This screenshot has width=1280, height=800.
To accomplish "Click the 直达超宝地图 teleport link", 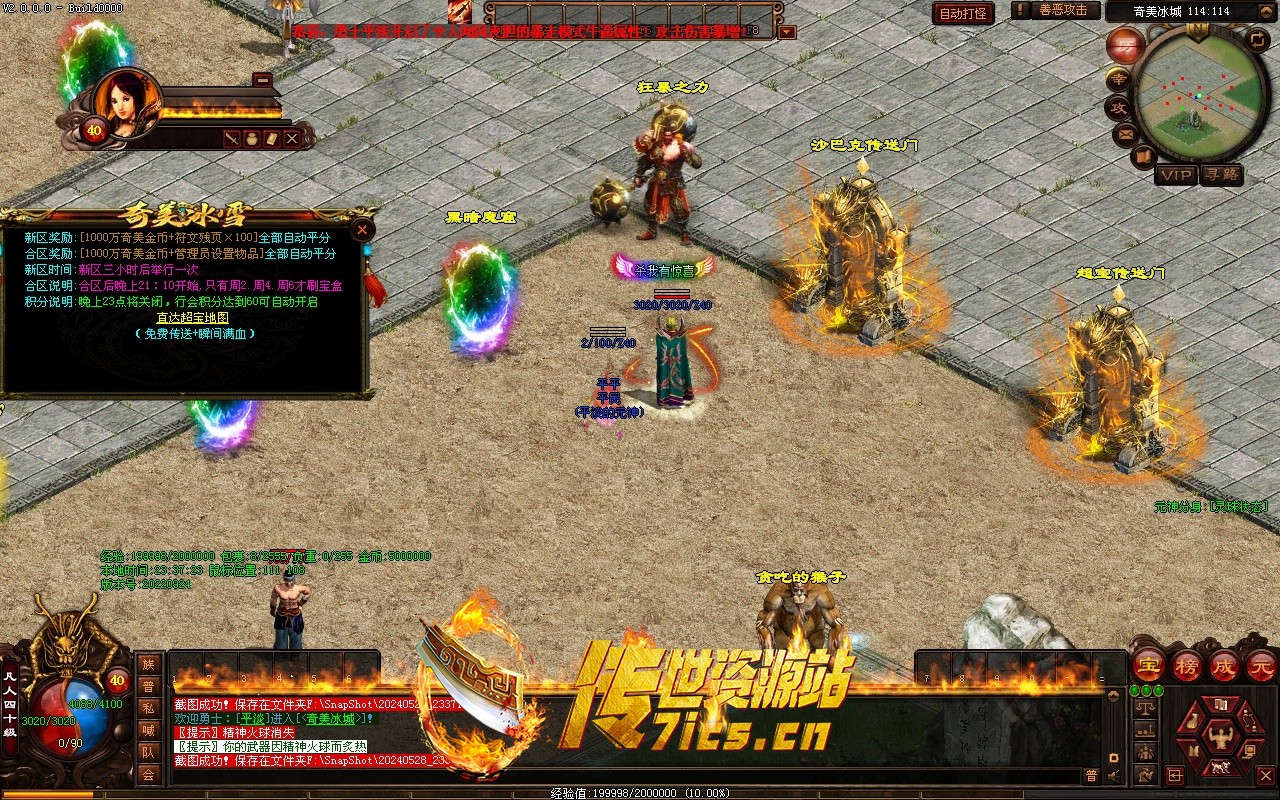I will pos(193,318).
